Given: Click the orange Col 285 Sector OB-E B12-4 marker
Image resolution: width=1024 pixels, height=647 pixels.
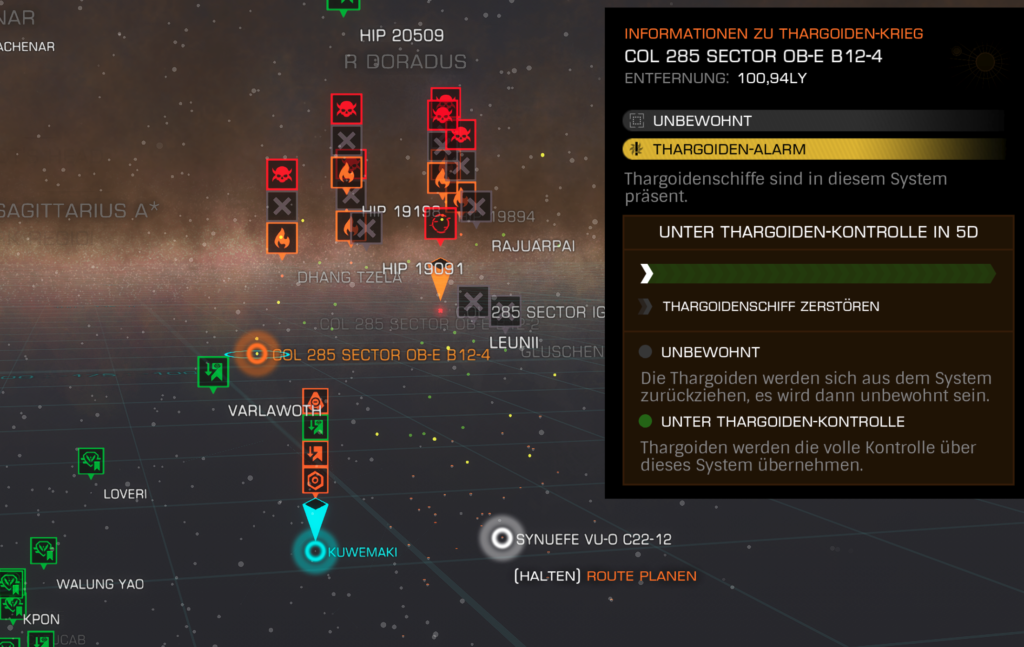Looking at the screenshot, I should [257, 354].
